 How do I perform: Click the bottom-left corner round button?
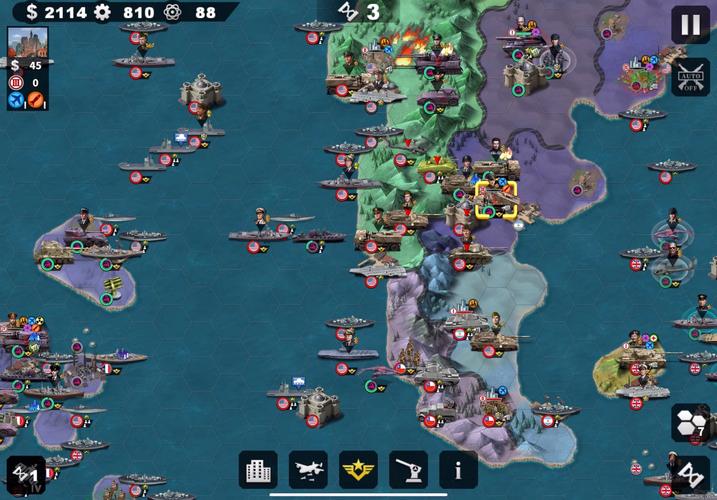[25, 474]
